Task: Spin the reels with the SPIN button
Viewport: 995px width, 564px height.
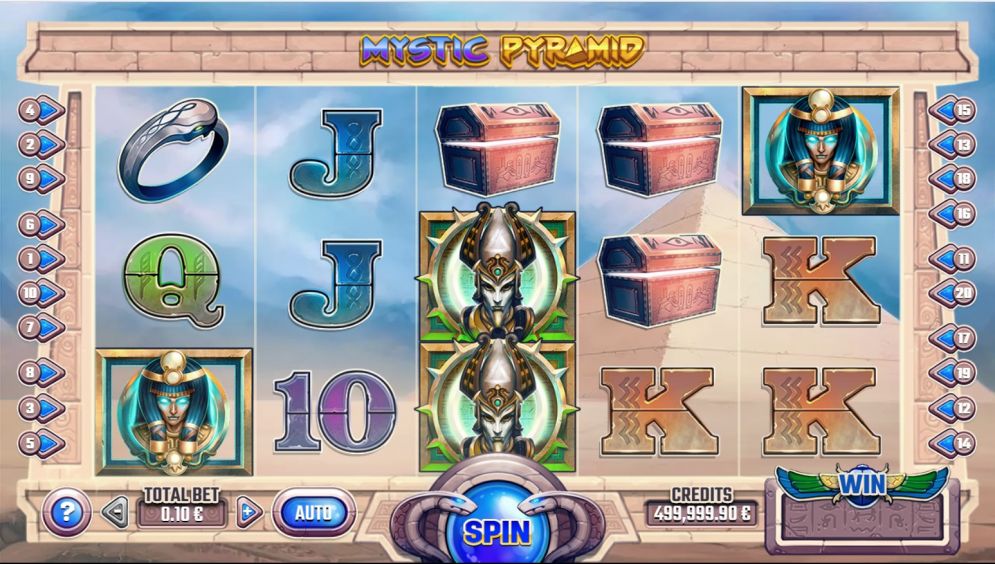Action: [497, 530]
